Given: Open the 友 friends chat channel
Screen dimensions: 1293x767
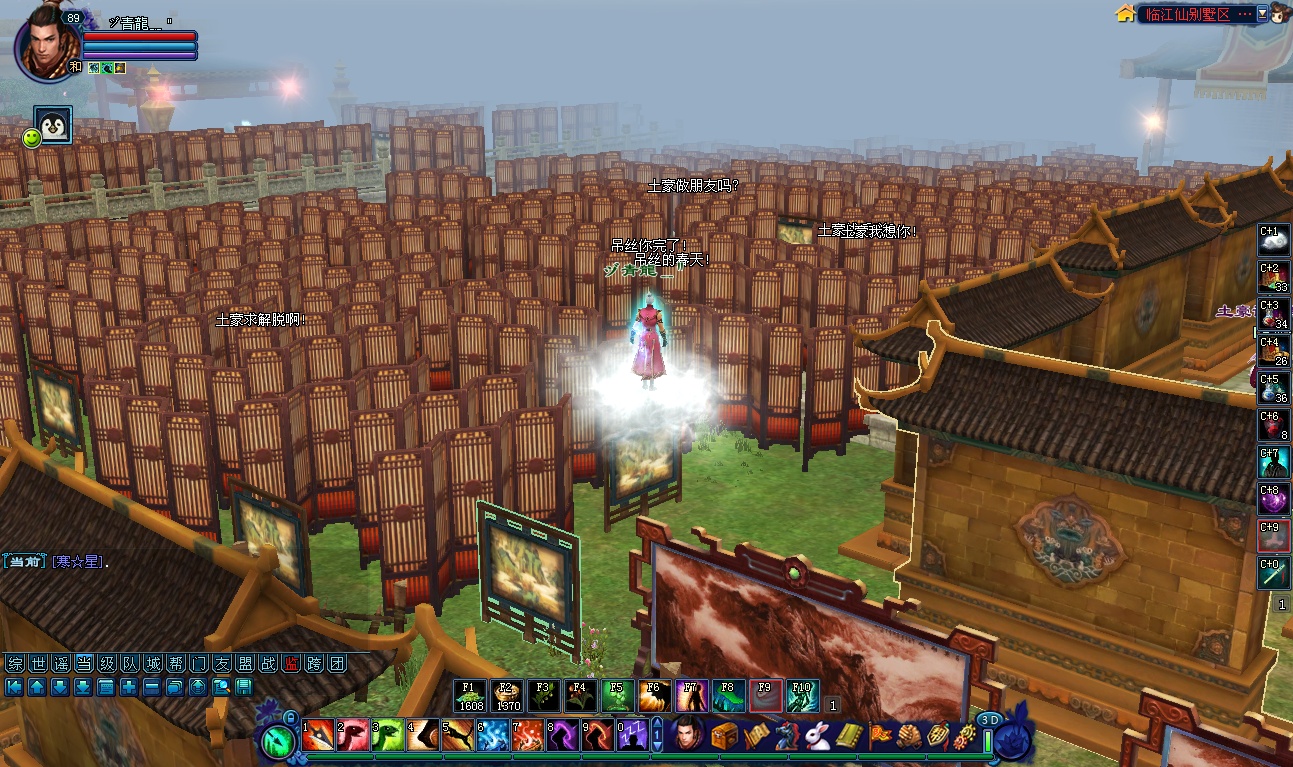Looking at the screenshot, I should 222,663.
